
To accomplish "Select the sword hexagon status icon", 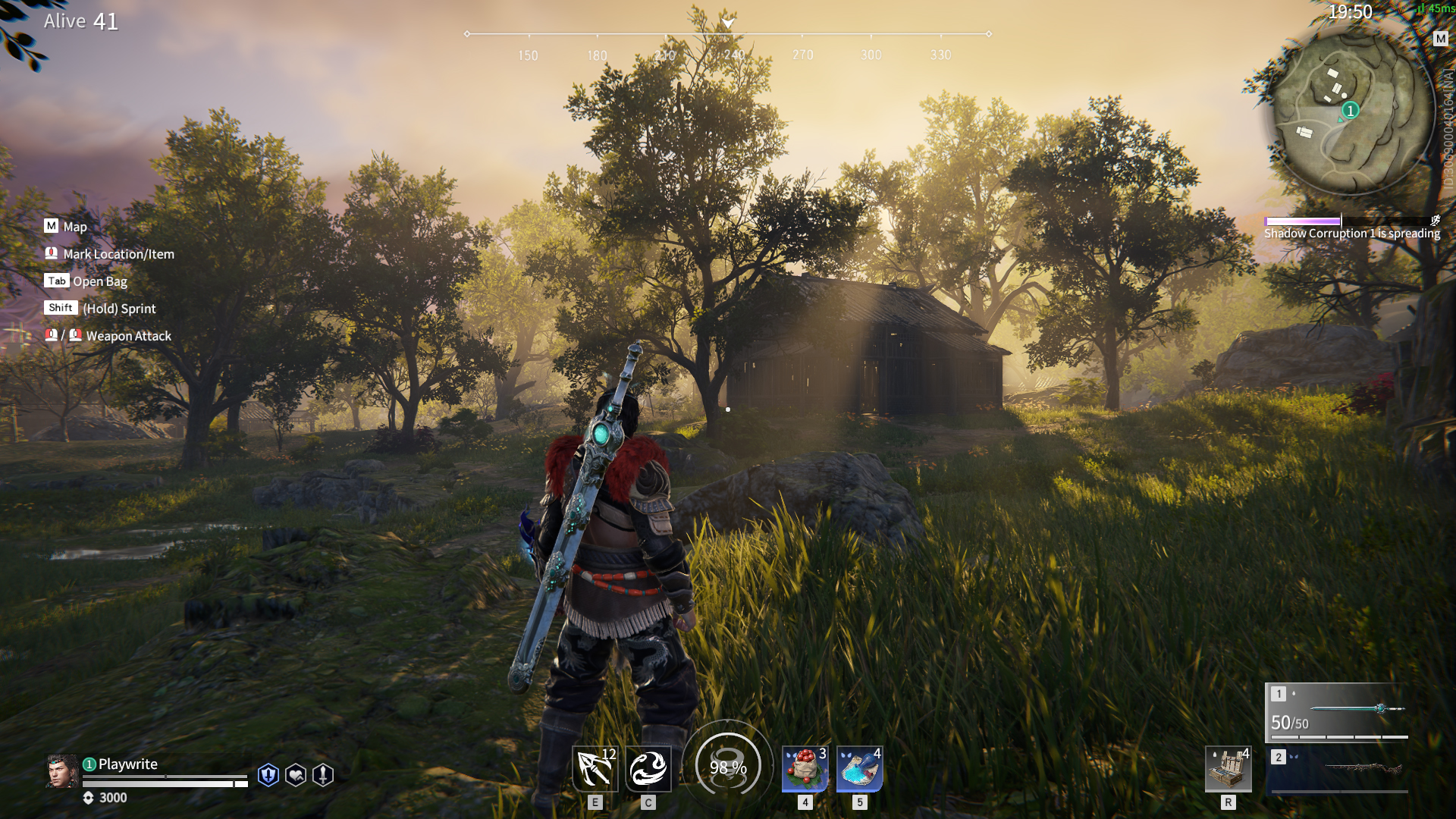I will [323, 775].
